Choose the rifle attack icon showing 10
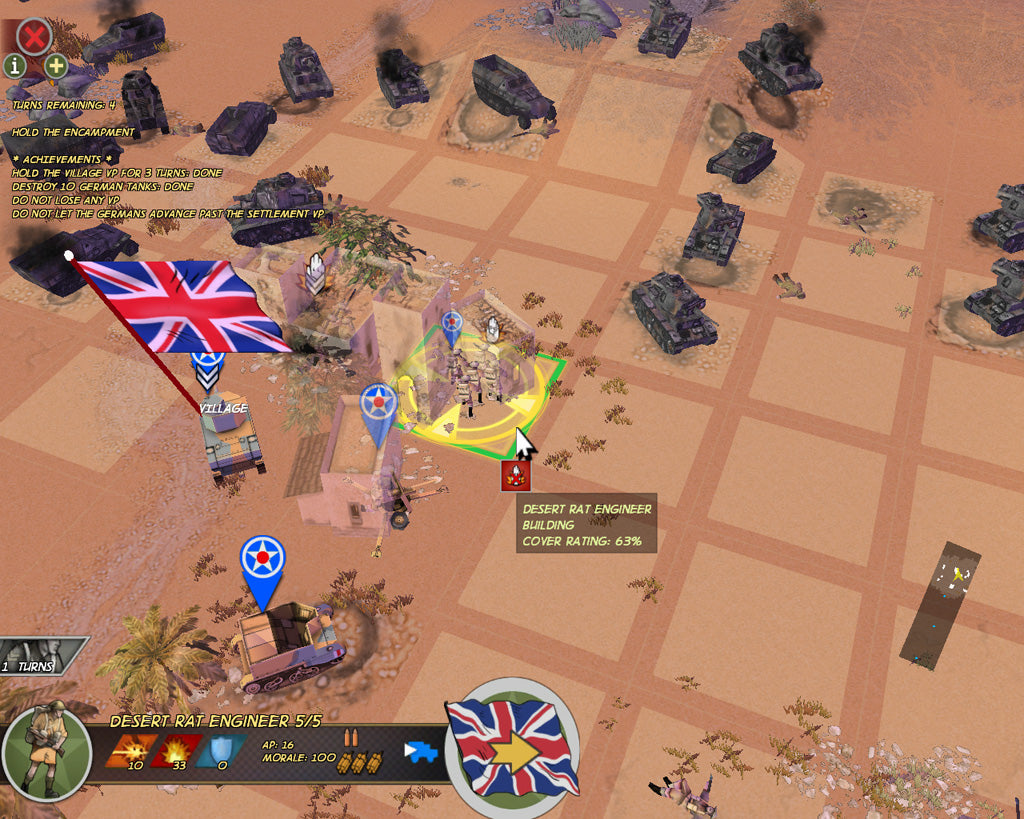This screenshot has height=819, width=1024. point(130,749)
